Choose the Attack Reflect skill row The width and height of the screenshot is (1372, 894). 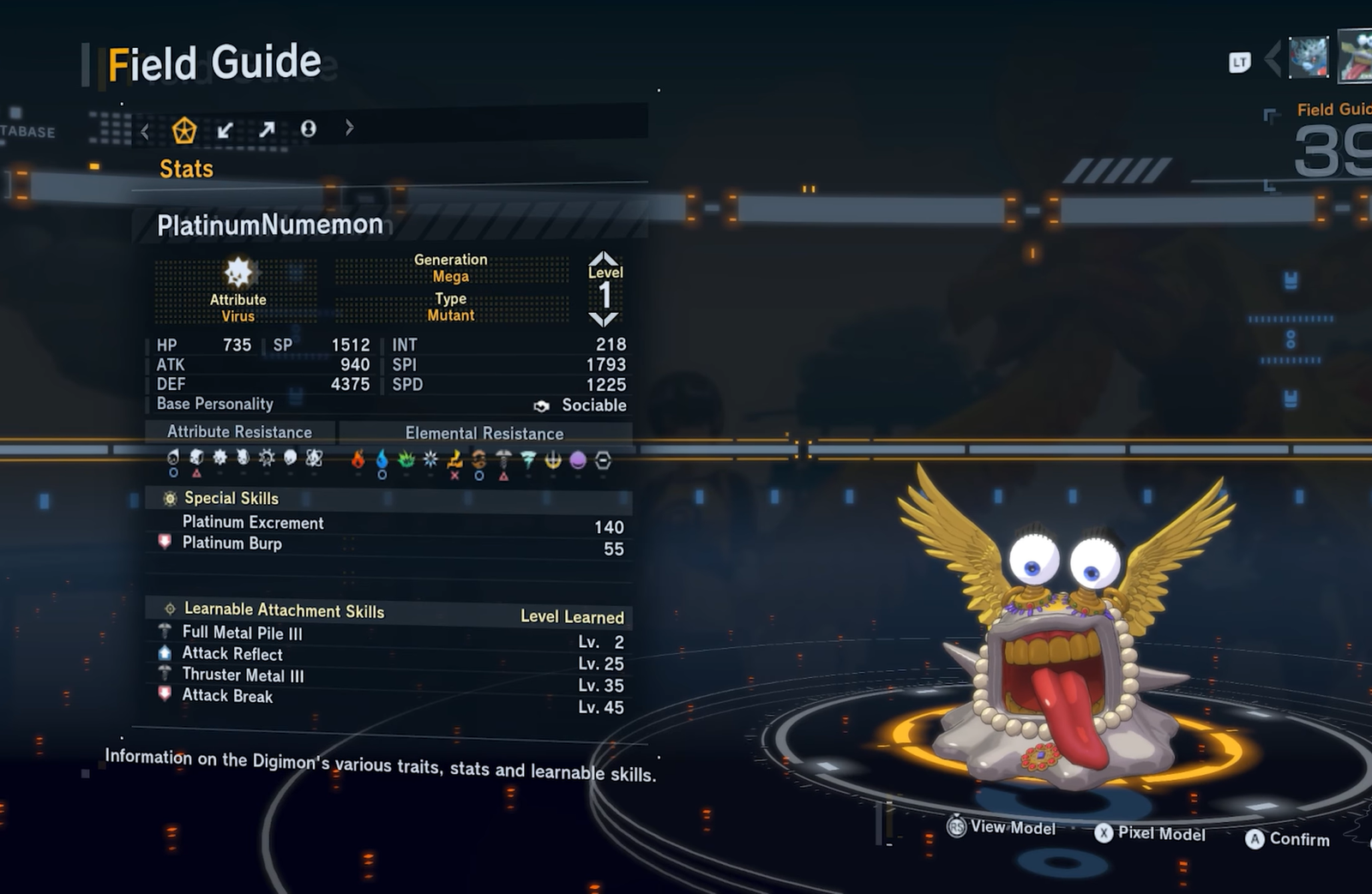(x=232, y=654)
